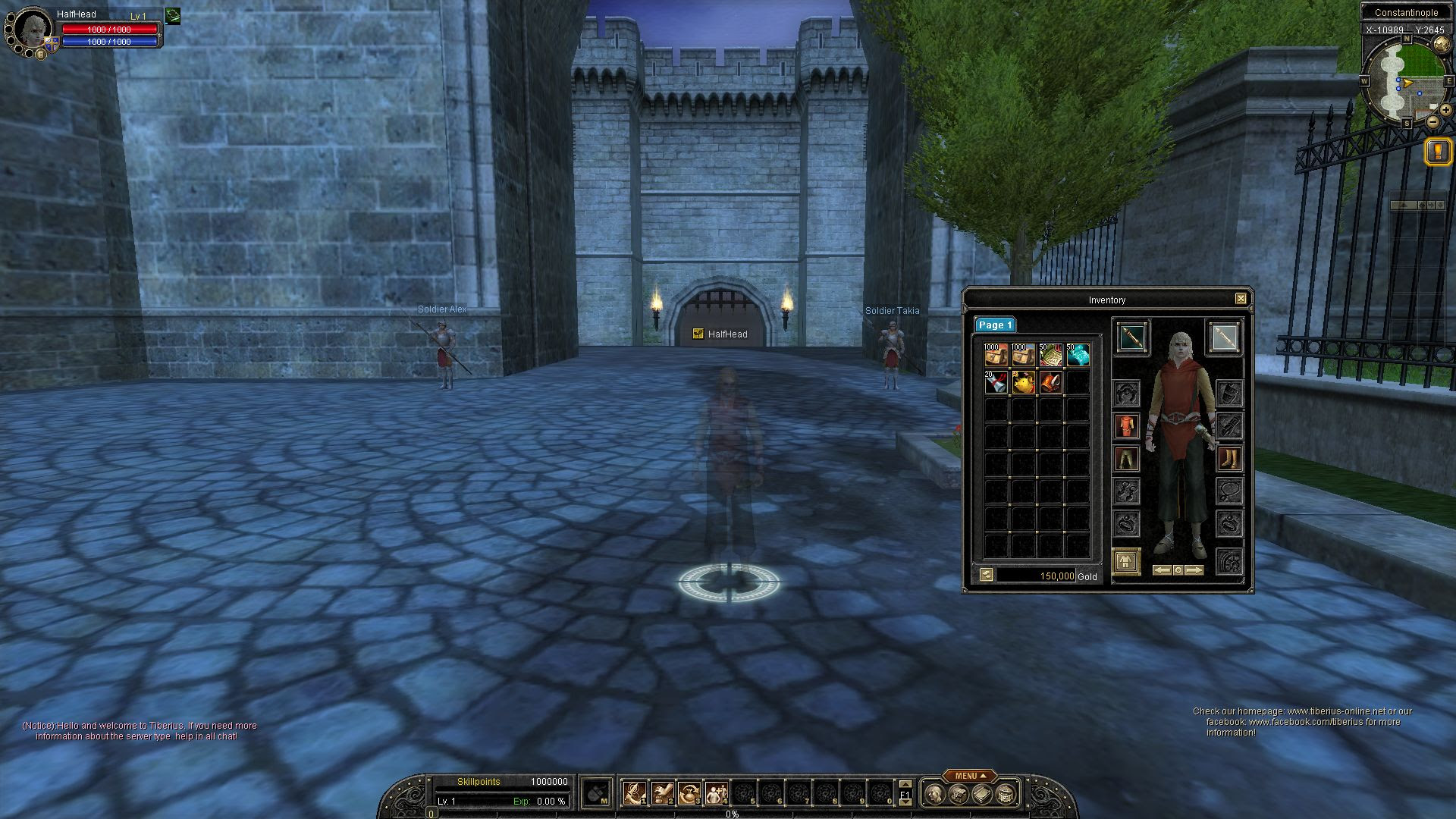
Task: Rotate character preview with left arrow
Action: (1163, 570)
